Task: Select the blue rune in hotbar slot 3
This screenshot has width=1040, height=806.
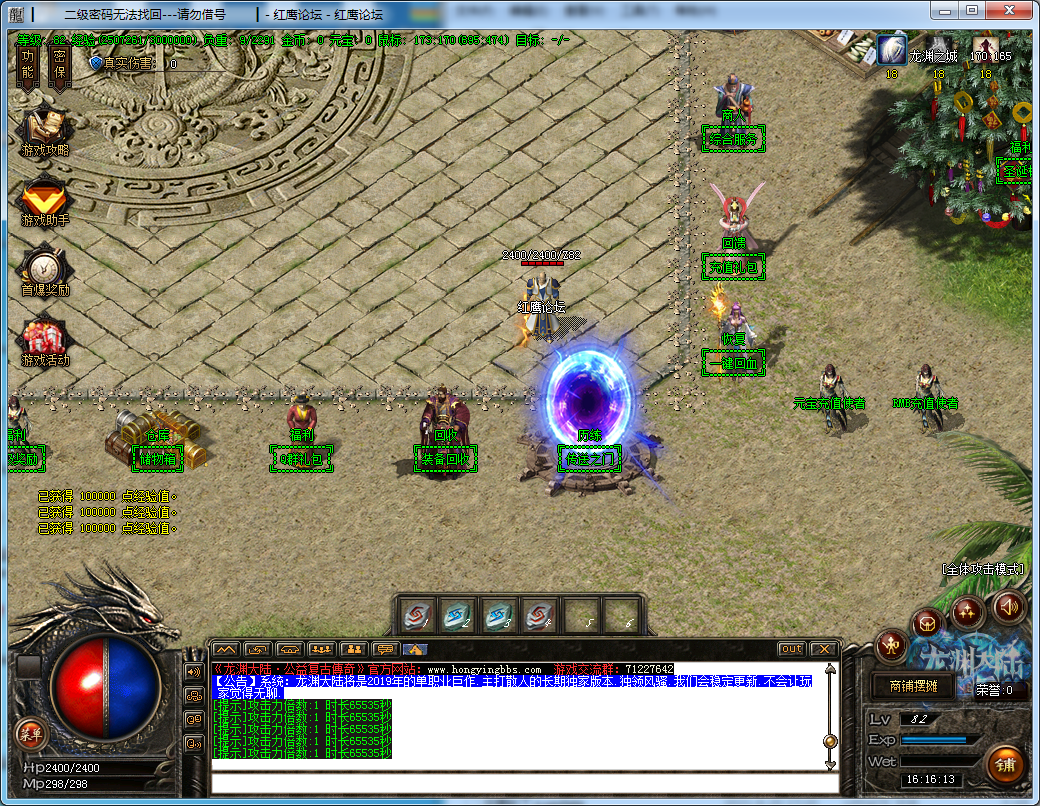Action: (x=500, y=616)
